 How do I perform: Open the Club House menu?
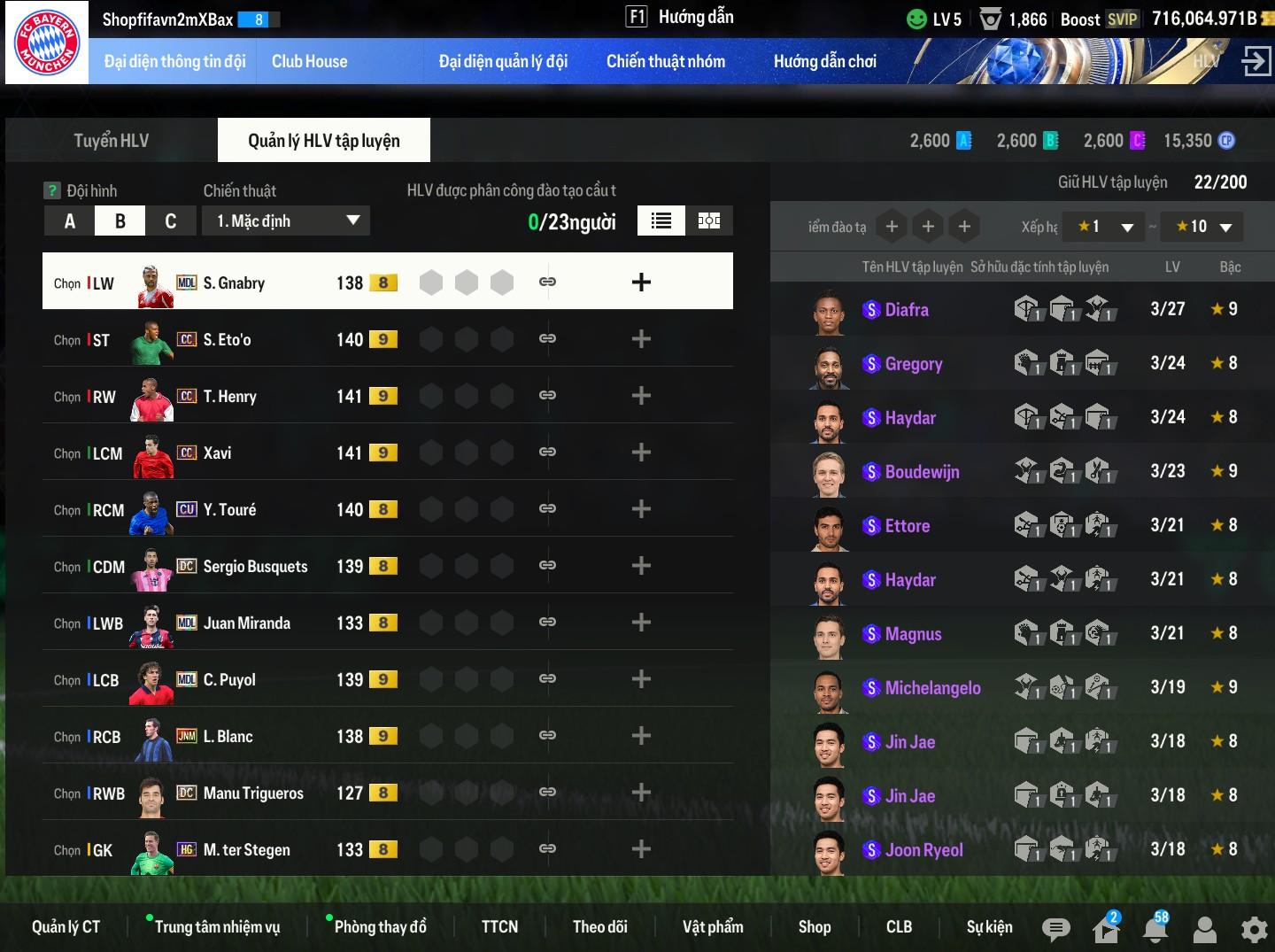coord(309,61)
